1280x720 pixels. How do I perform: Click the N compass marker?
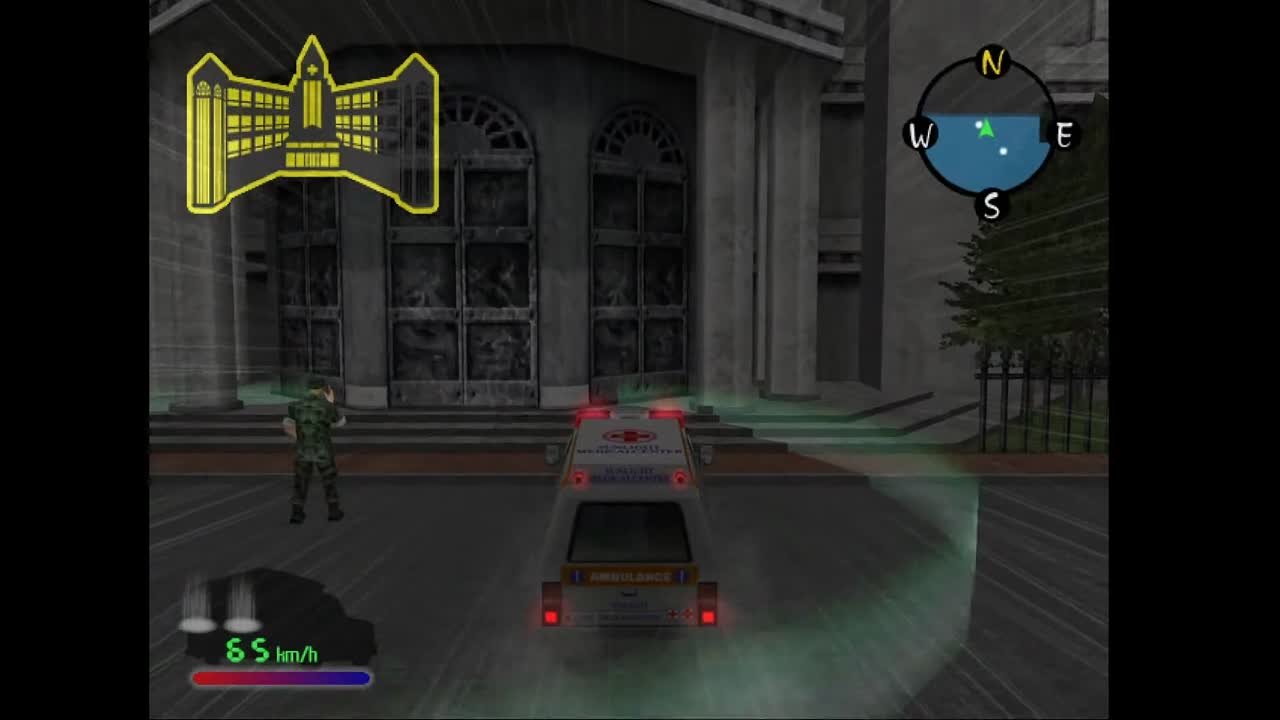(990, 60)
